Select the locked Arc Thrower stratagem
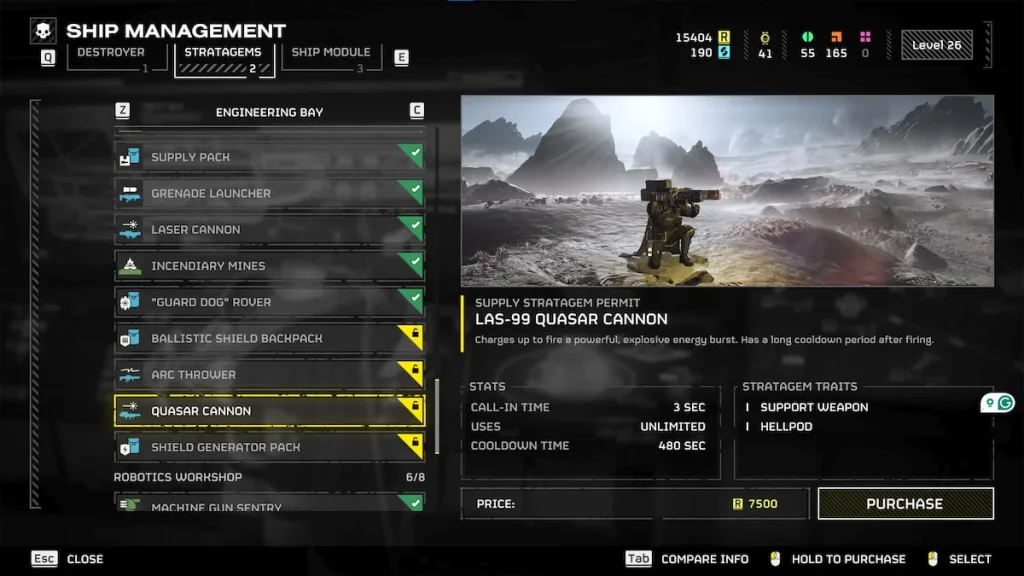1024x576 pixels. 269,375
